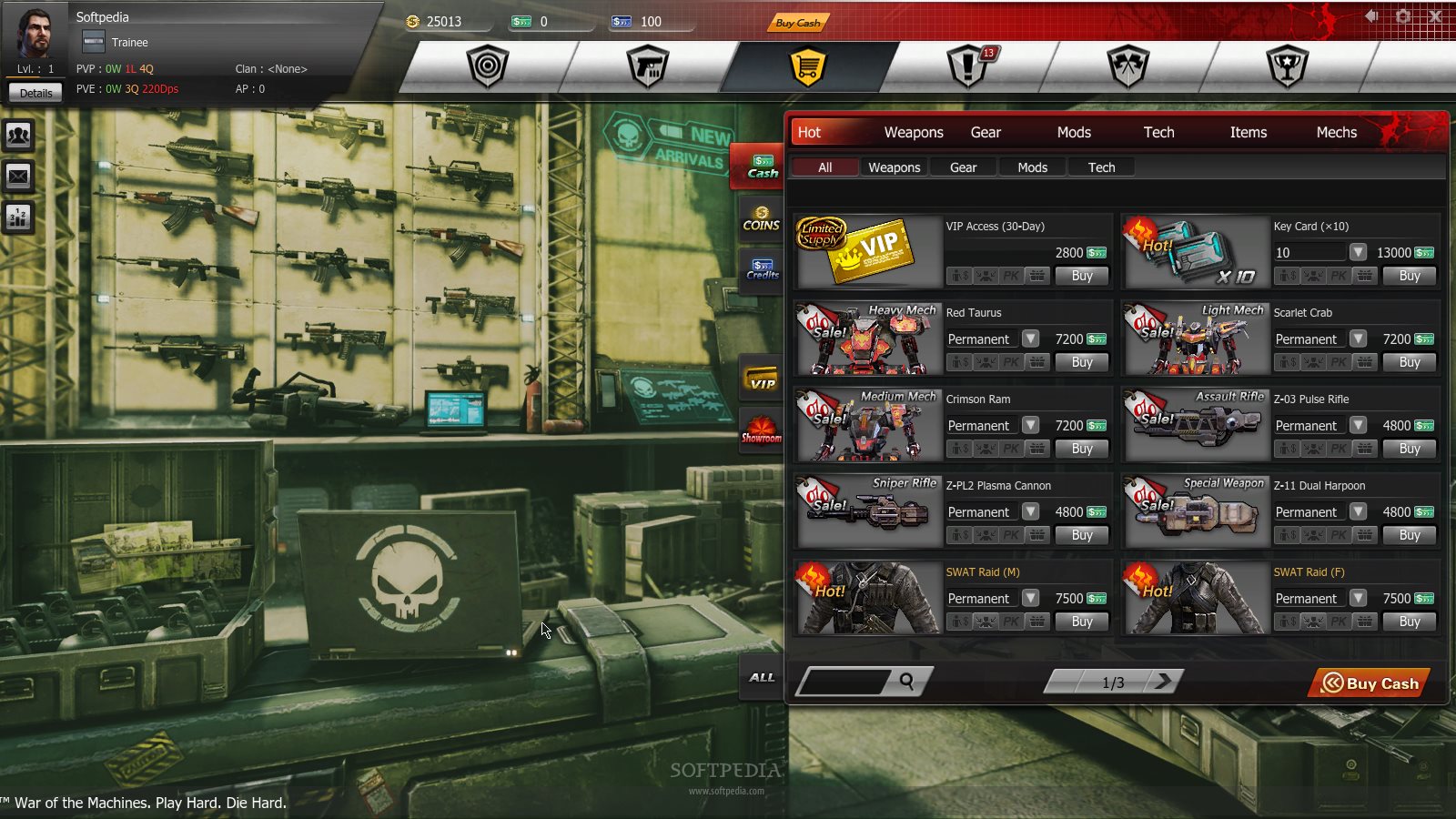This screenshot has height=819, width=1456.
Task: Open the alert shield with 13 badge
Action: (x=967, y=66)
